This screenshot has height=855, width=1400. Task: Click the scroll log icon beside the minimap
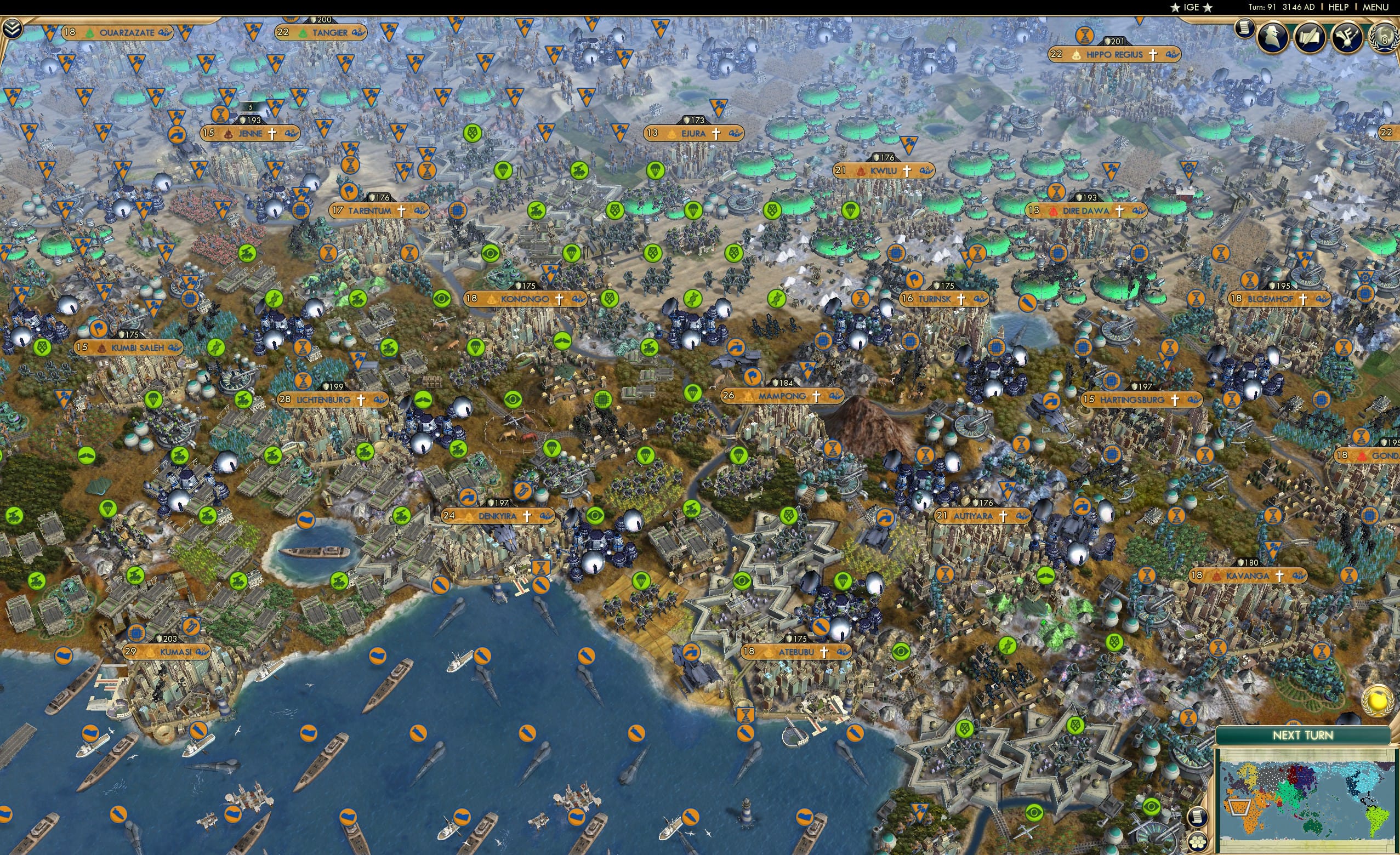[1197, 818]
